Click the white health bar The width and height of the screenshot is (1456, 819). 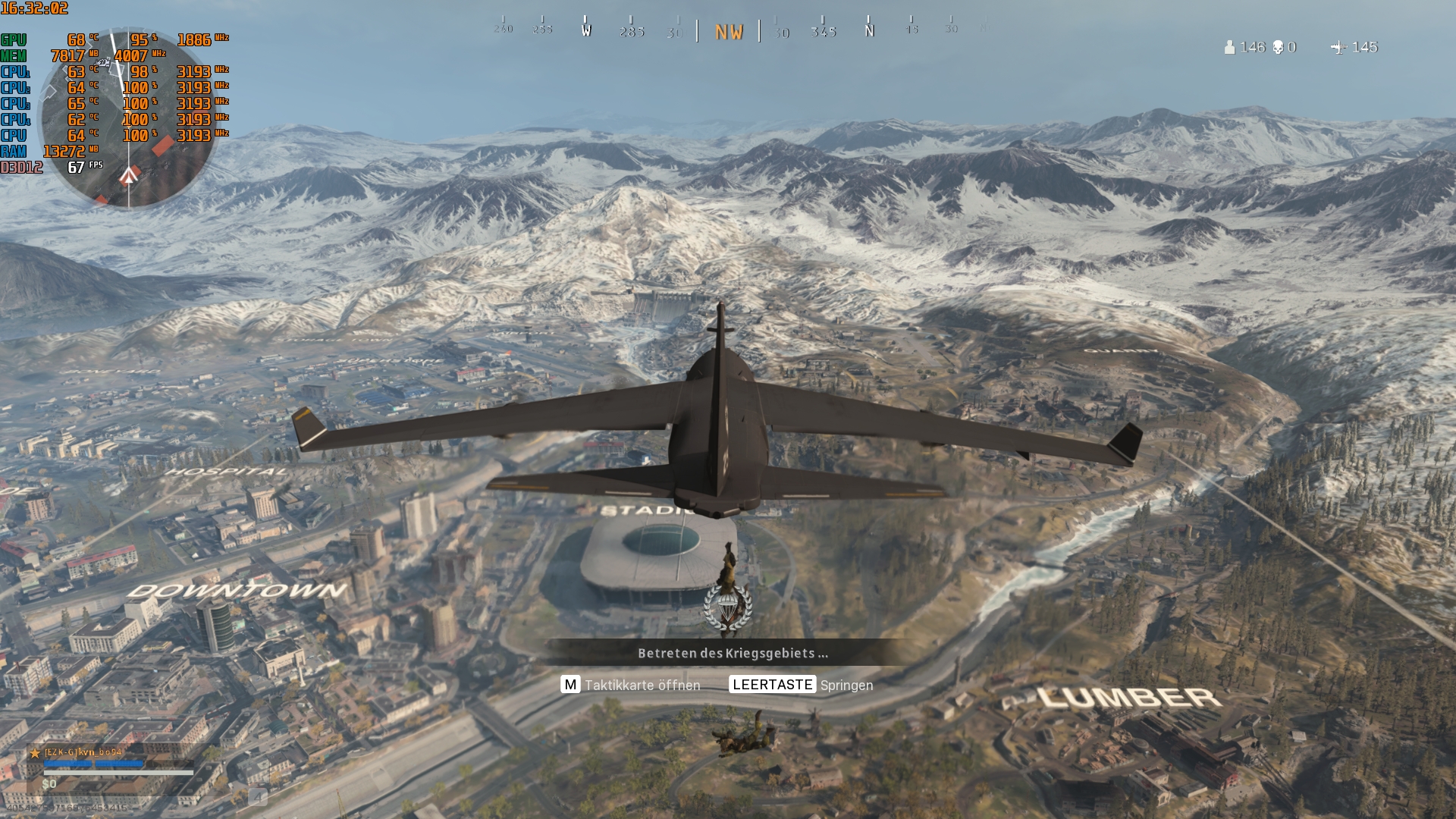pyautogui.click(x=118, y=772)
